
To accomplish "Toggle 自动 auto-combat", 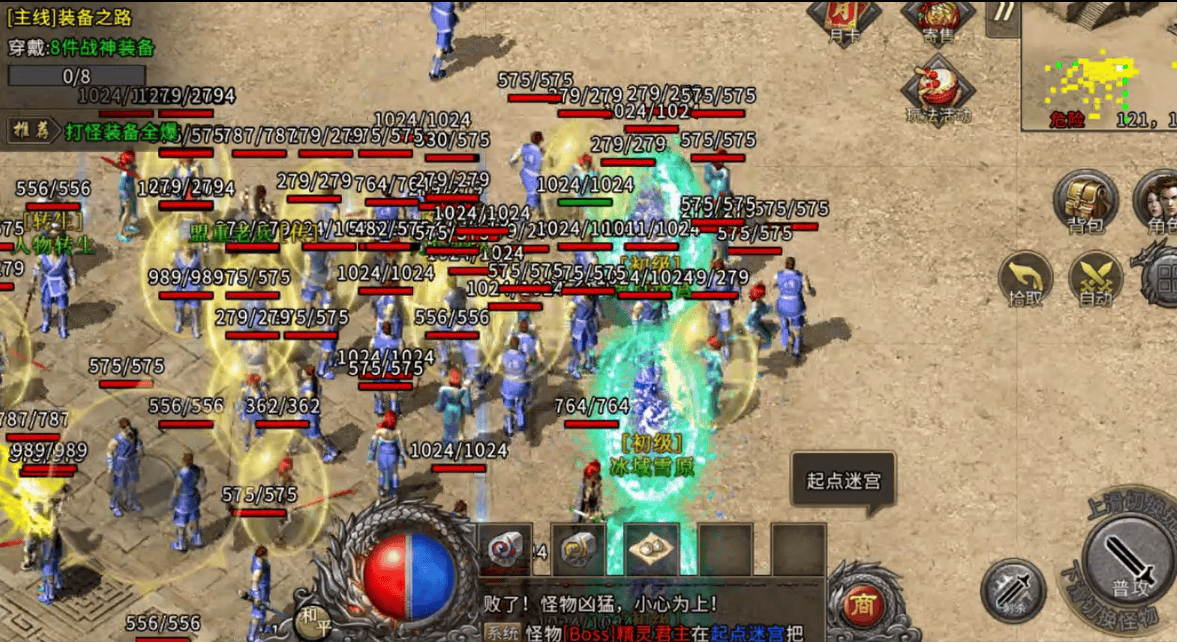I will [1095, 278].
